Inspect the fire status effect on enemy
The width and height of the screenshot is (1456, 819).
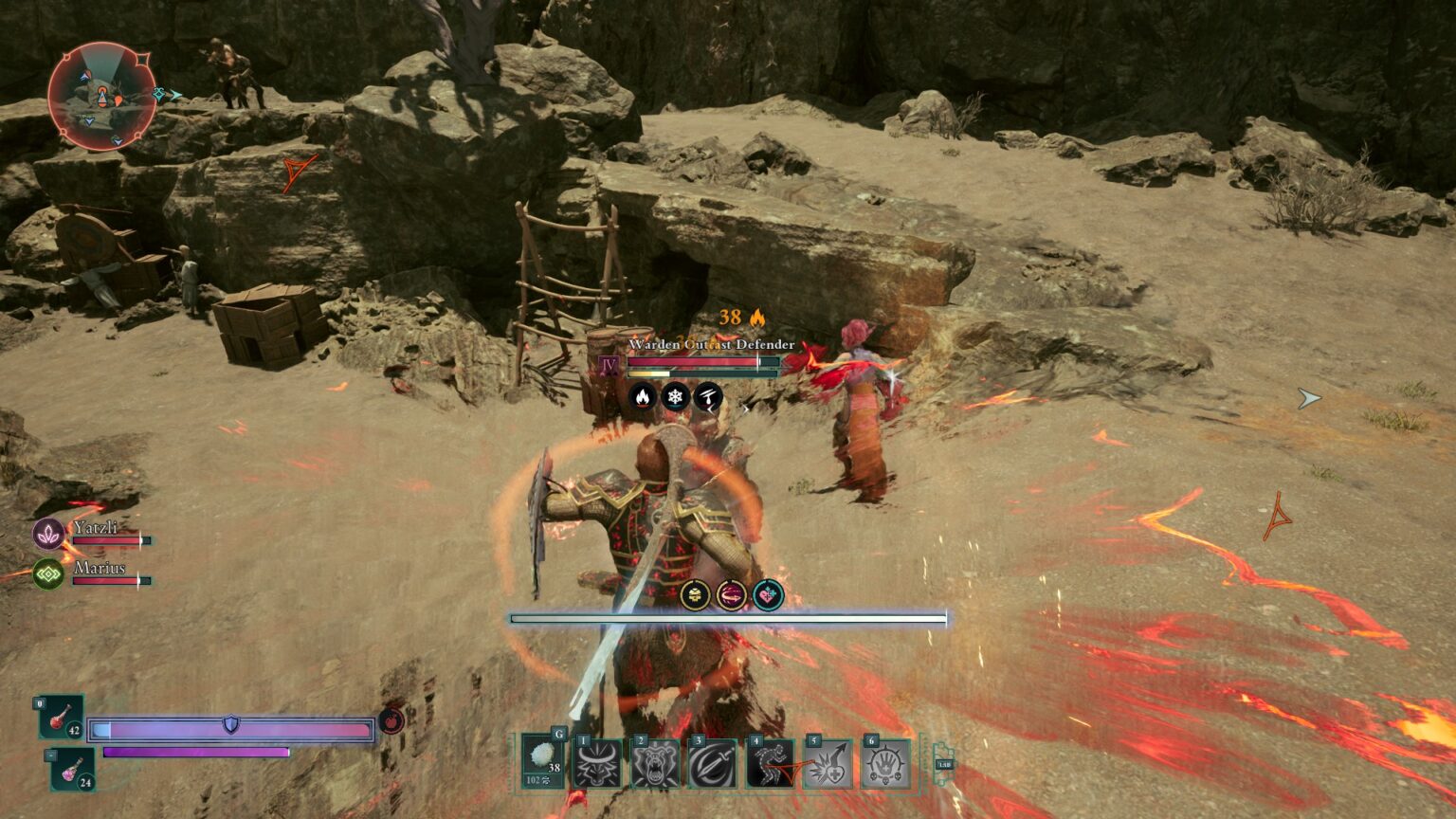[642, 396]
